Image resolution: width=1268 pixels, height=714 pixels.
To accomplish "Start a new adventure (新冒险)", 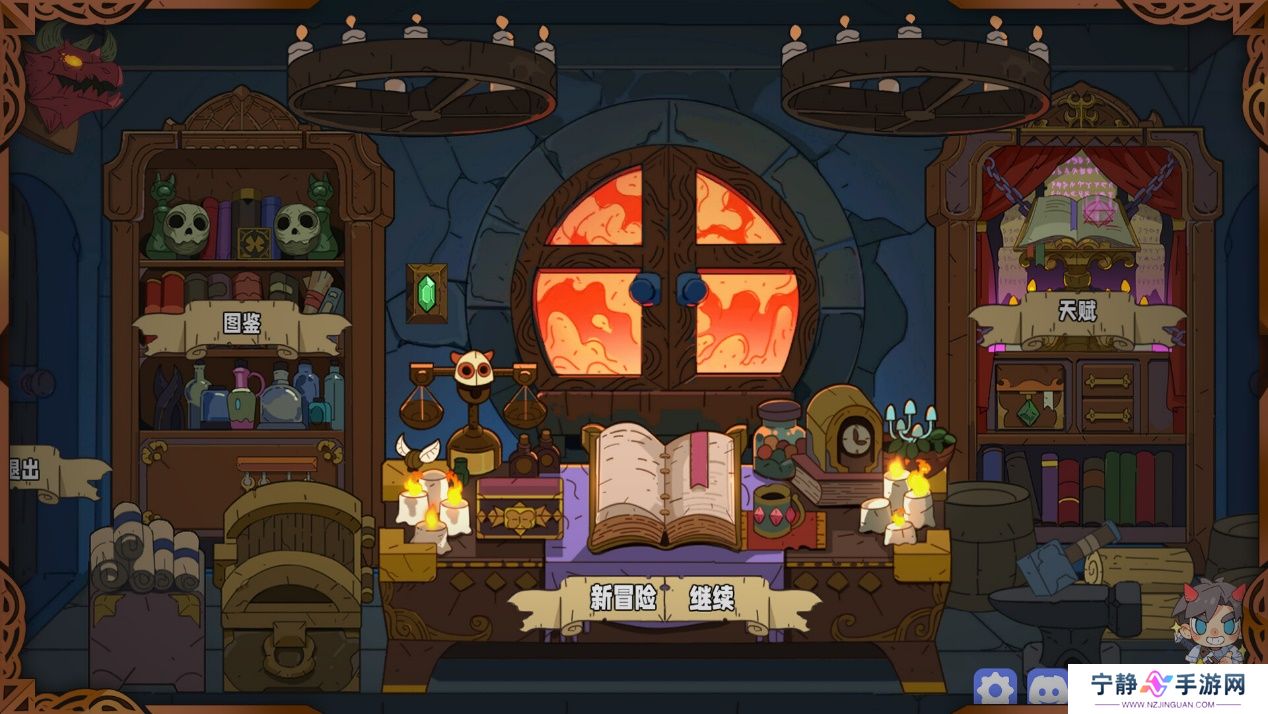I will (623, 599).
